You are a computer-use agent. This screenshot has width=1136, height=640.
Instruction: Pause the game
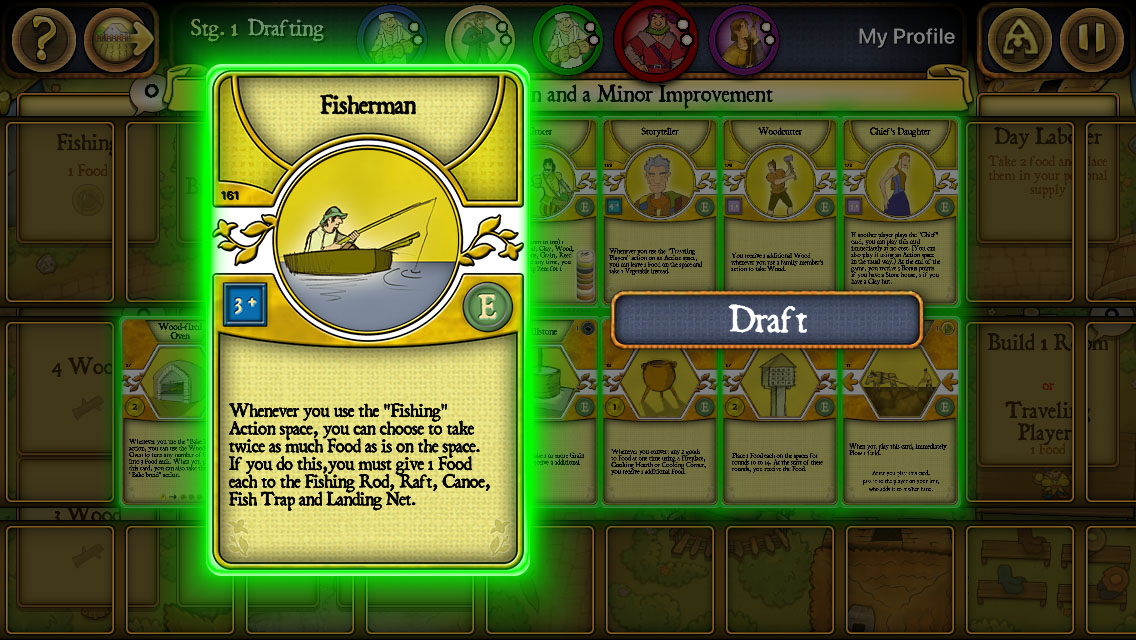(x=1092, y=39)
